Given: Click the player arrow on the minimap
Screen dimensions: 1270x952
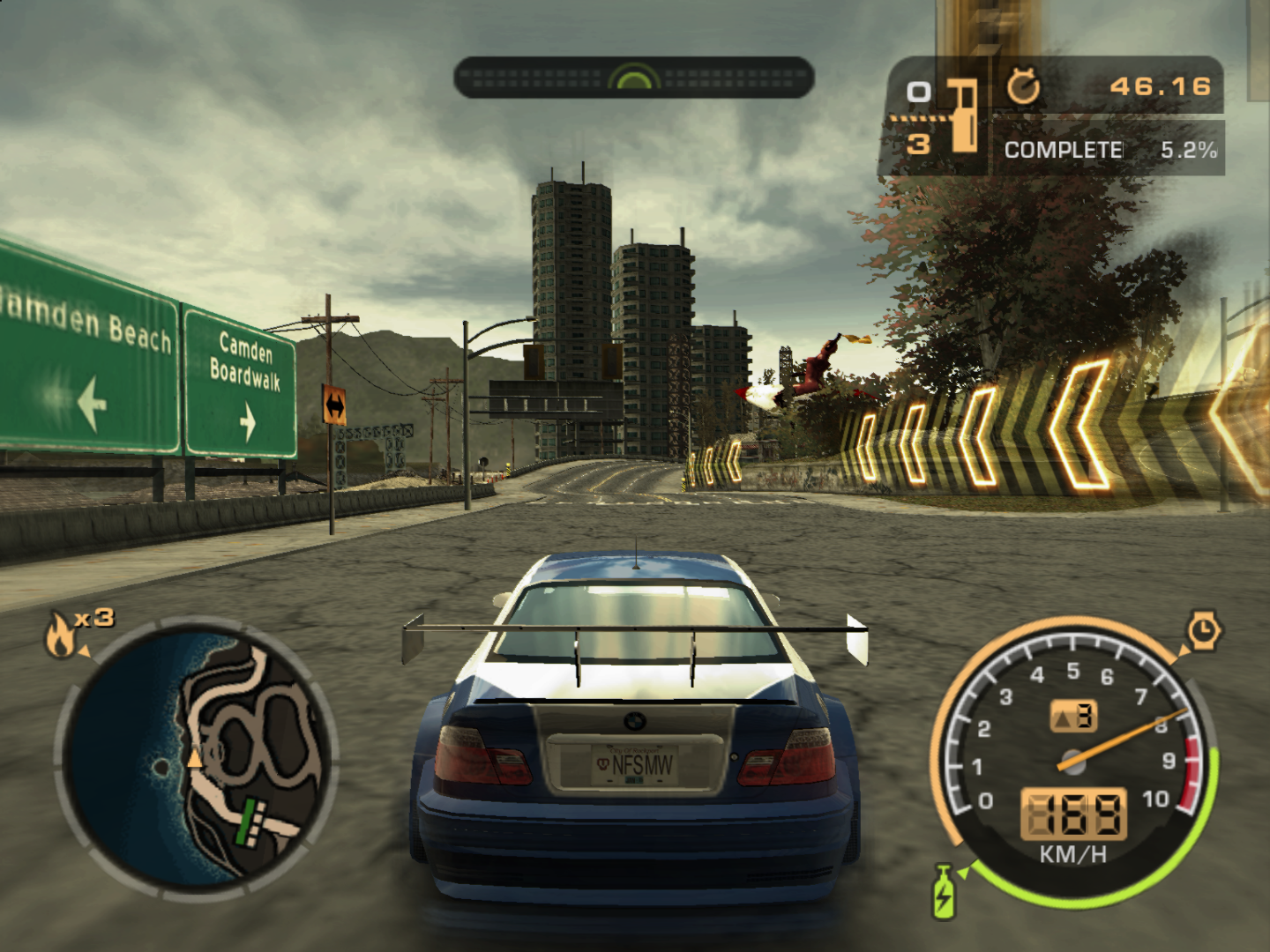Looking at the screenshot, I should tap(196, 758).
